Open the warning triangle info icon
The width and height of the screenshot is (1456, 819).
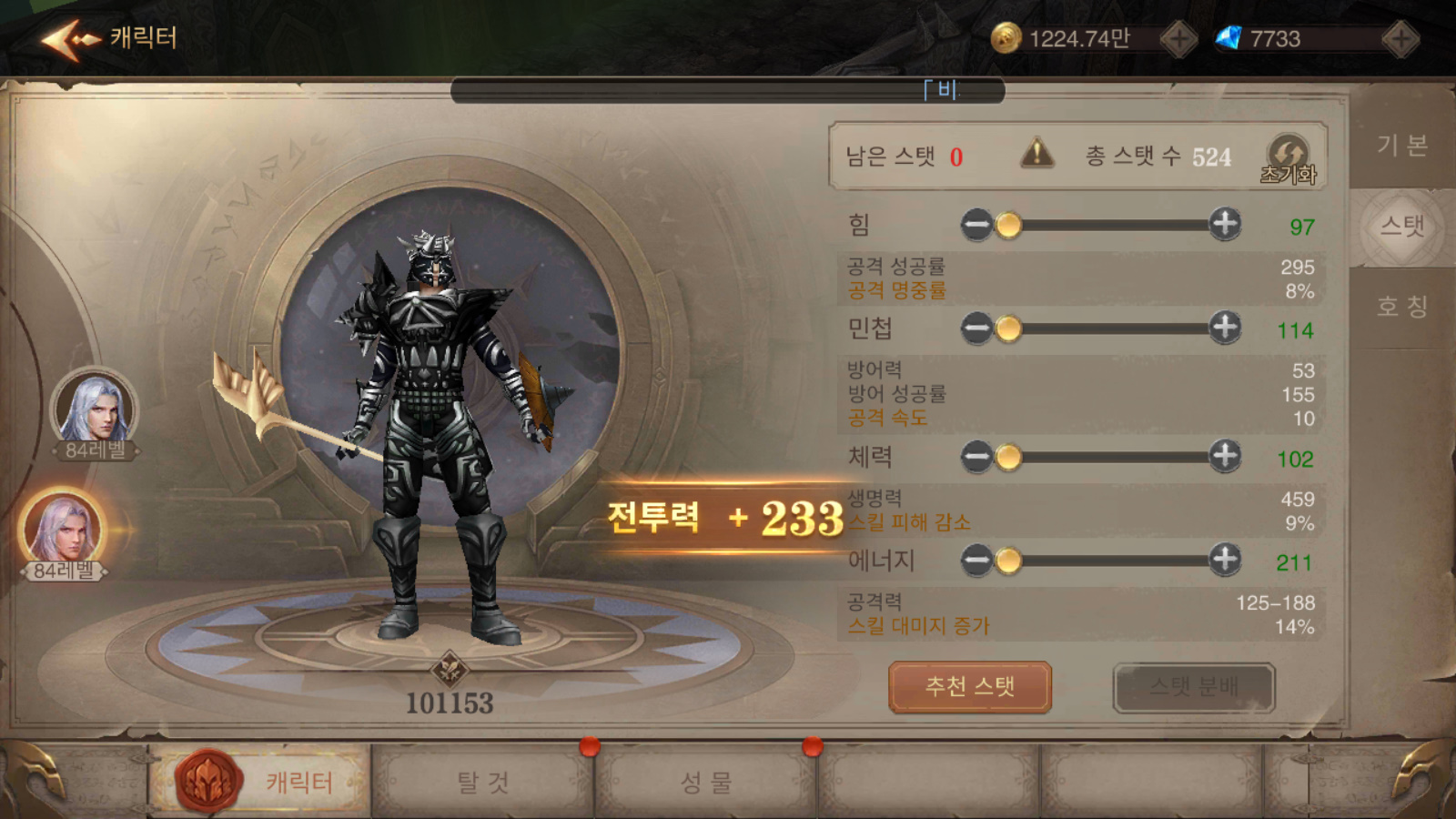click(1036, 154)
